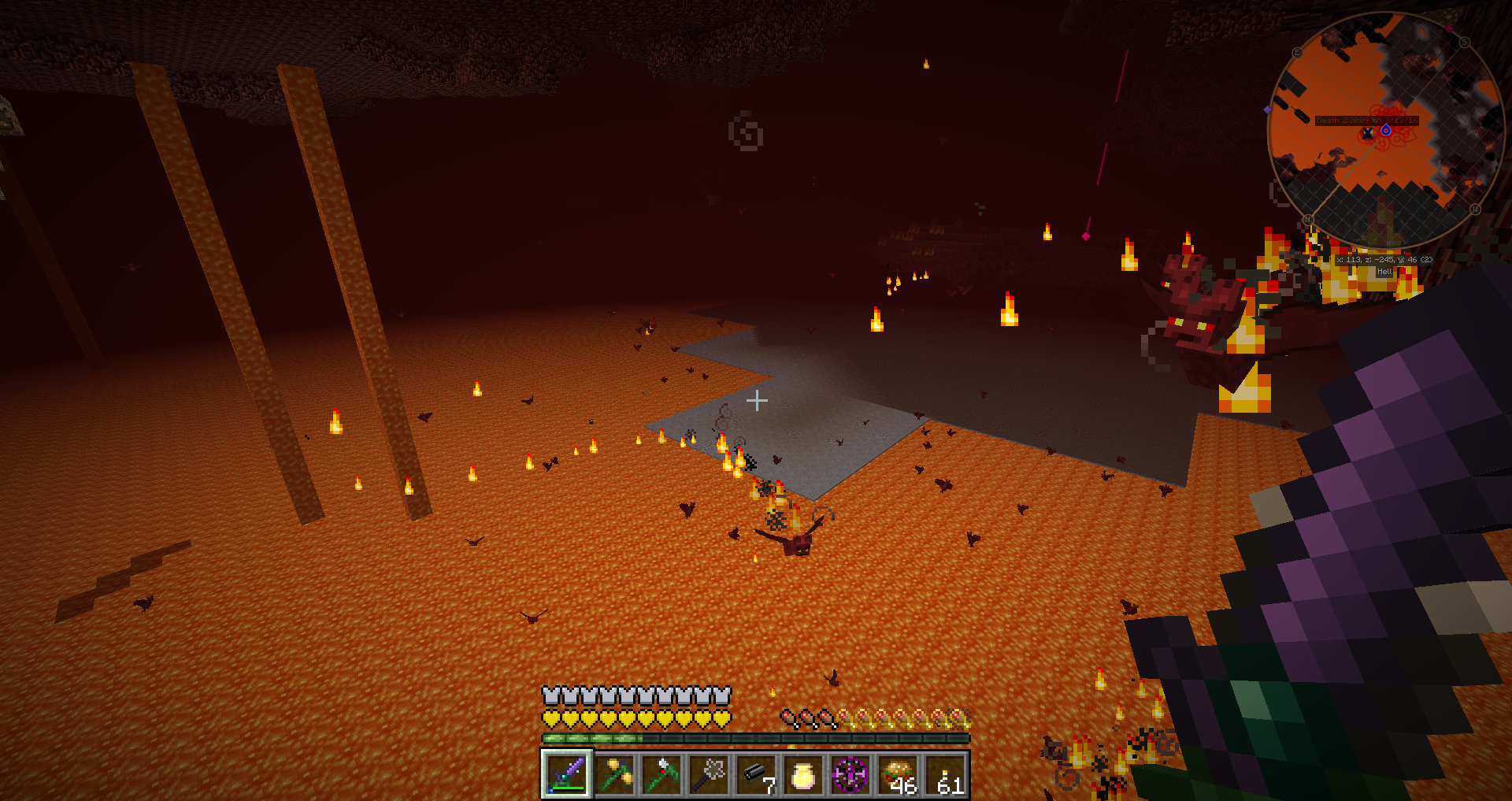Select the yellow potion flask slot
Screen dimensions: 1512x801
[803, 774]
